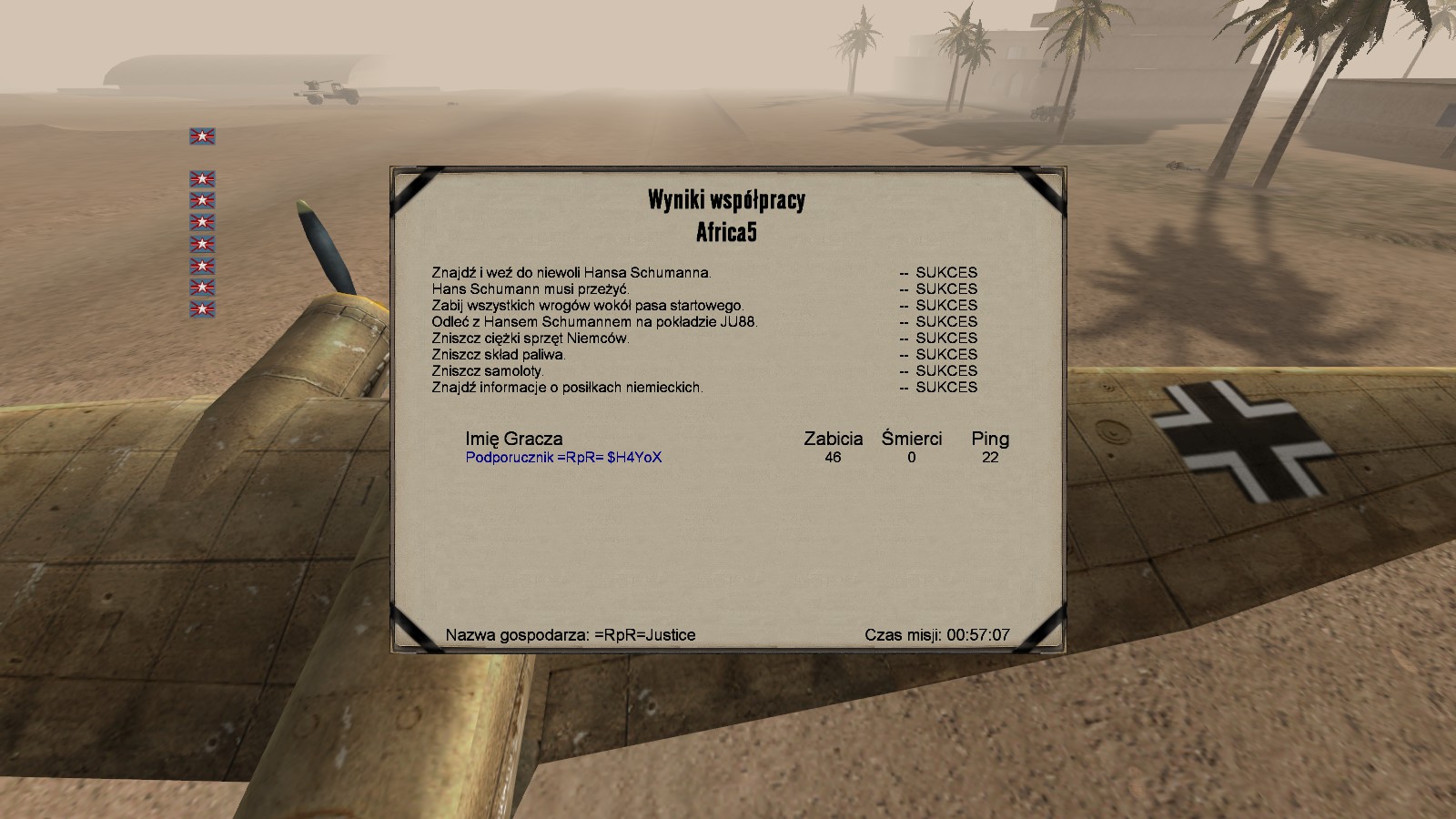Select the 'Imię Gracza' column header
This screenshot has width=1456, height=819.
(x=514, y=439)
